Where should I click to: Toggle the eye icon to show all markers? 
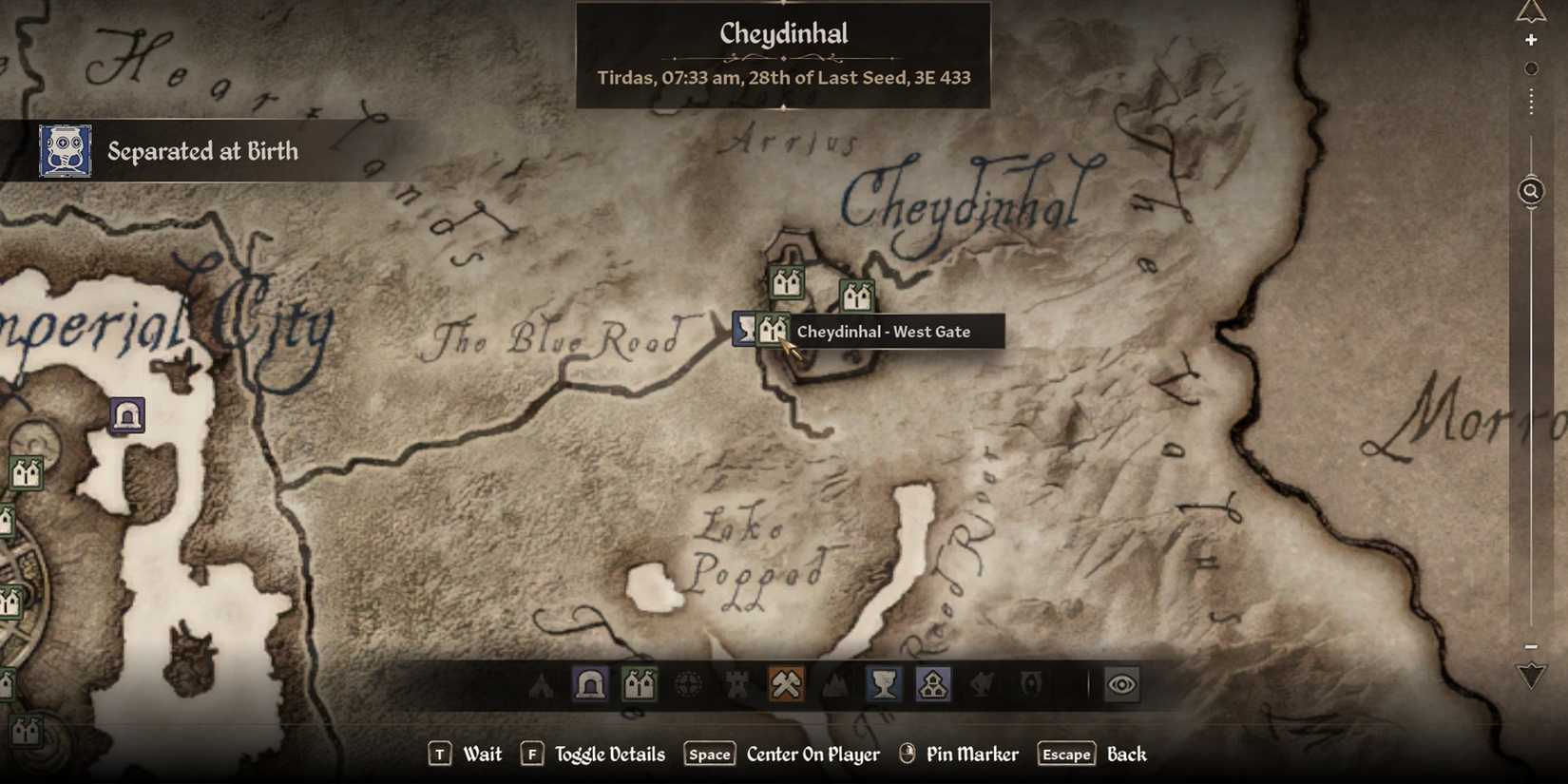point(1124,682)
